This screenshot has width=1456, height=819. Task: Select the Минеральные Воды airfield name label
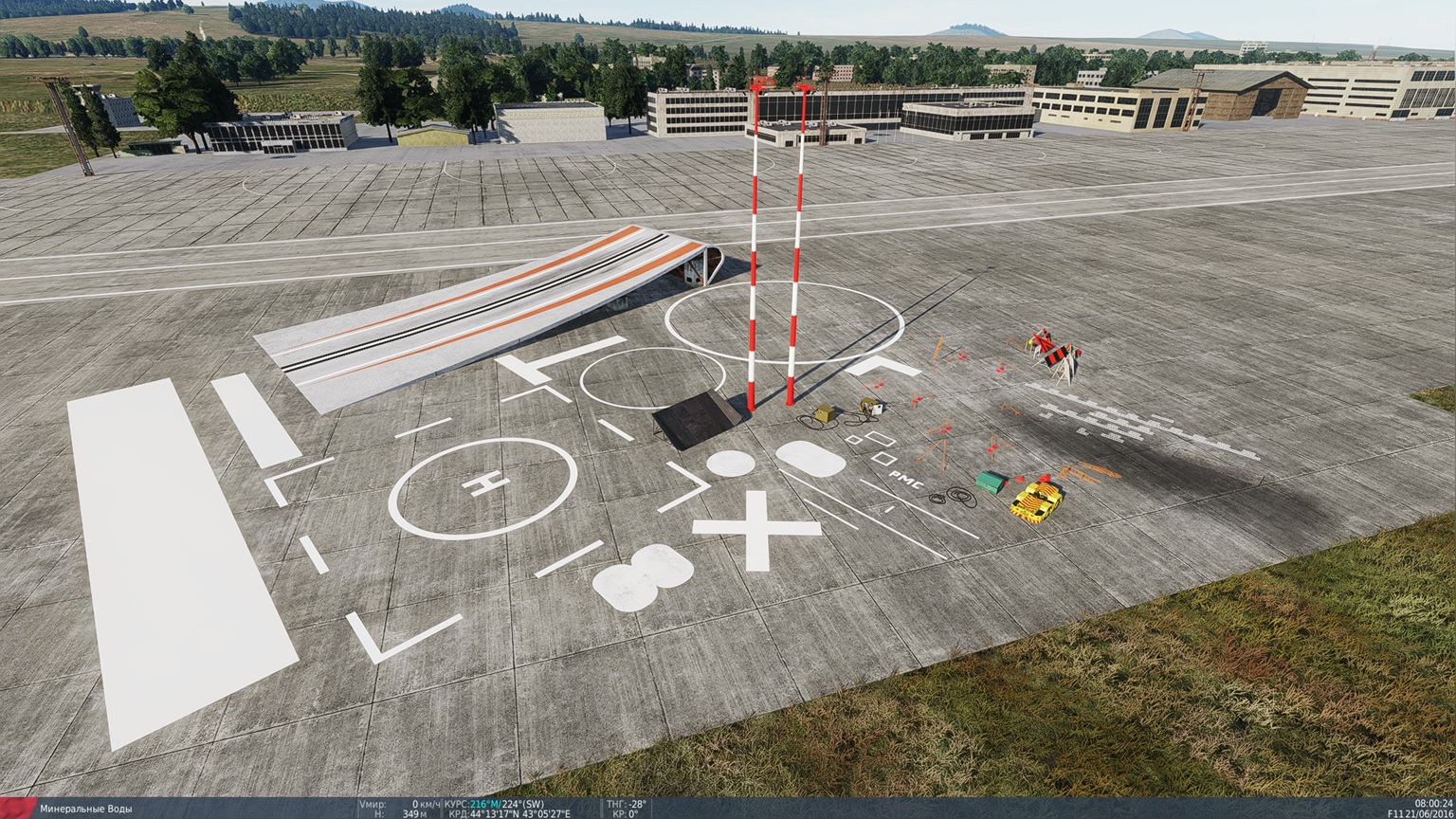click(85, 808)
